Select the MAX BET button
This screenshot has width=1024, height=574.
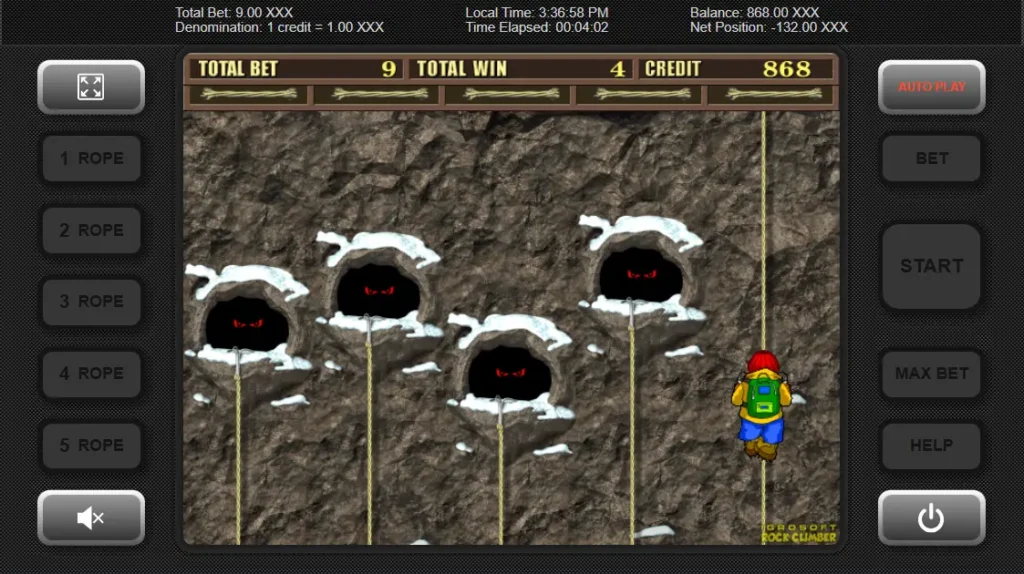pos(931,374)
